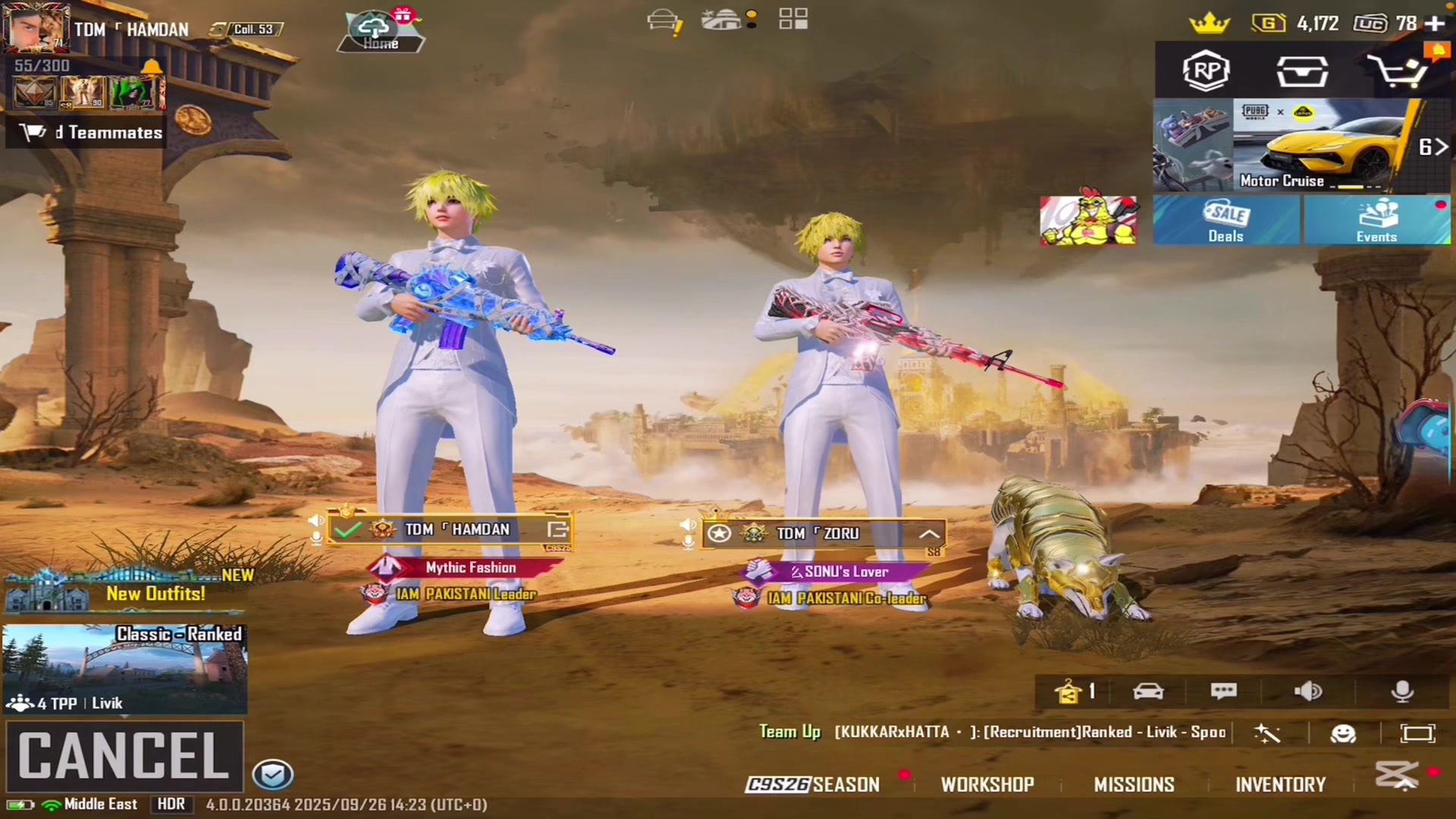The width and height of the screenshot is (1456, 819).
Task: Open the Missions menu
Action: 1134,784
